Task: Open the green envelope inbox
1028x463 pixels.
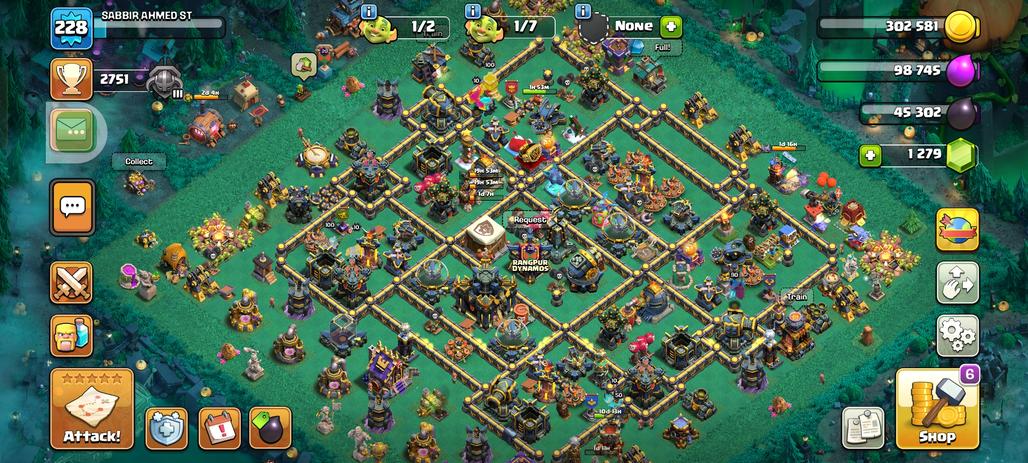Action: [72, 130]
